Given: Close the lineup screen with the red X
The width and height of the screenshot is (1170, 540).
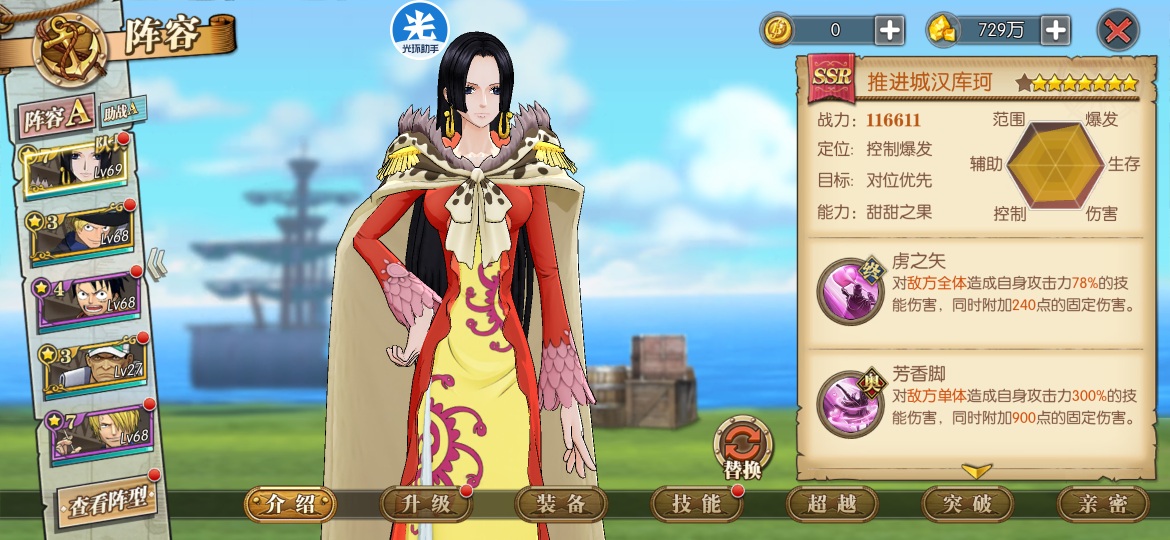Looking at the screenshot, I should point(1118,30).
